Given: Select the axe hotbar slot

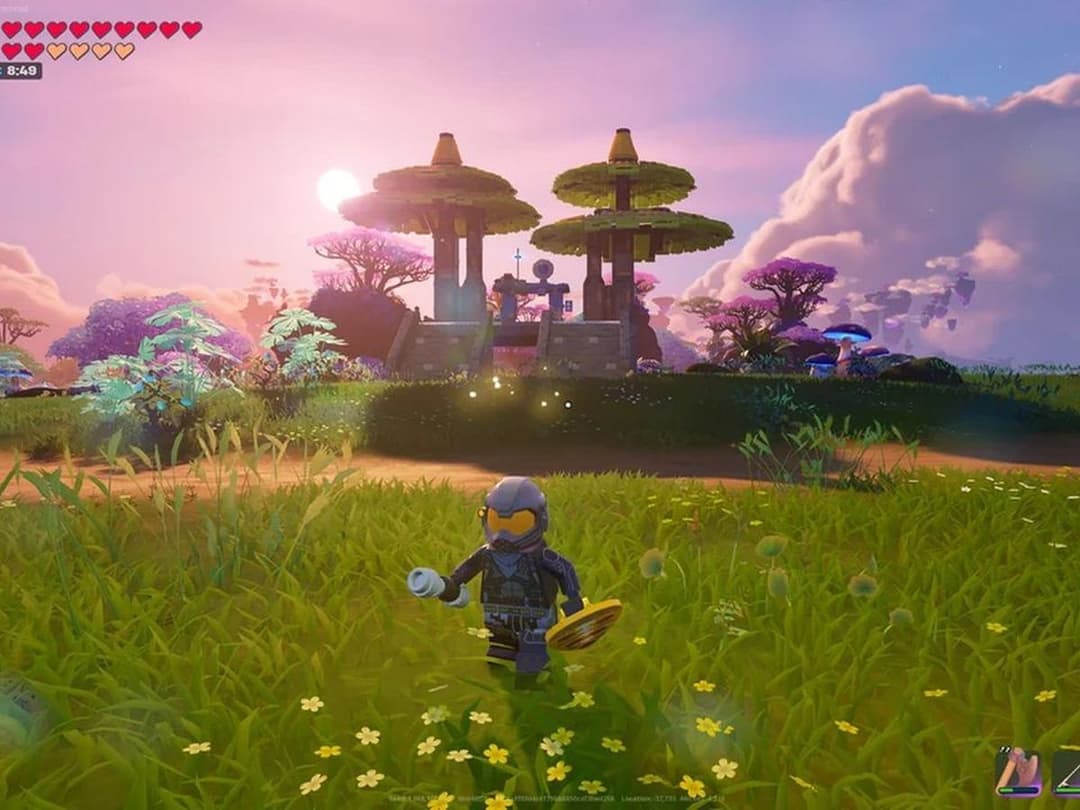Looking at the screenshot, I should pyautogui.click(x=1017, y=771).
